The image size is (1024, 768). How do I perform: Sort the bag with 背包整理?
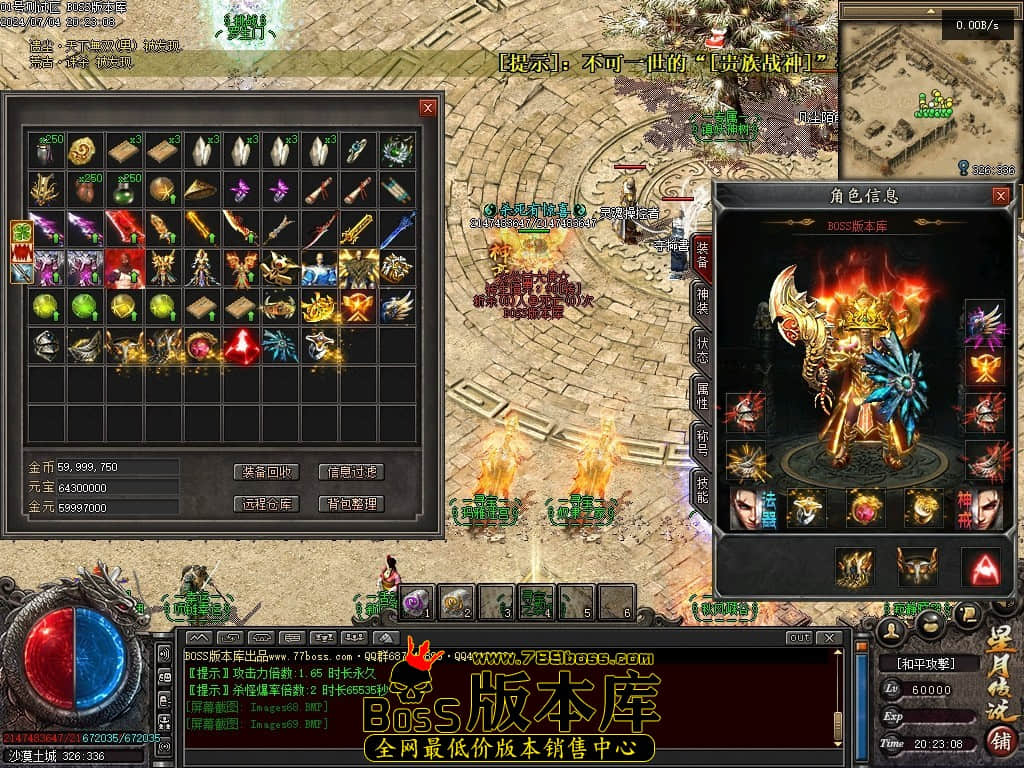point(351,504)
